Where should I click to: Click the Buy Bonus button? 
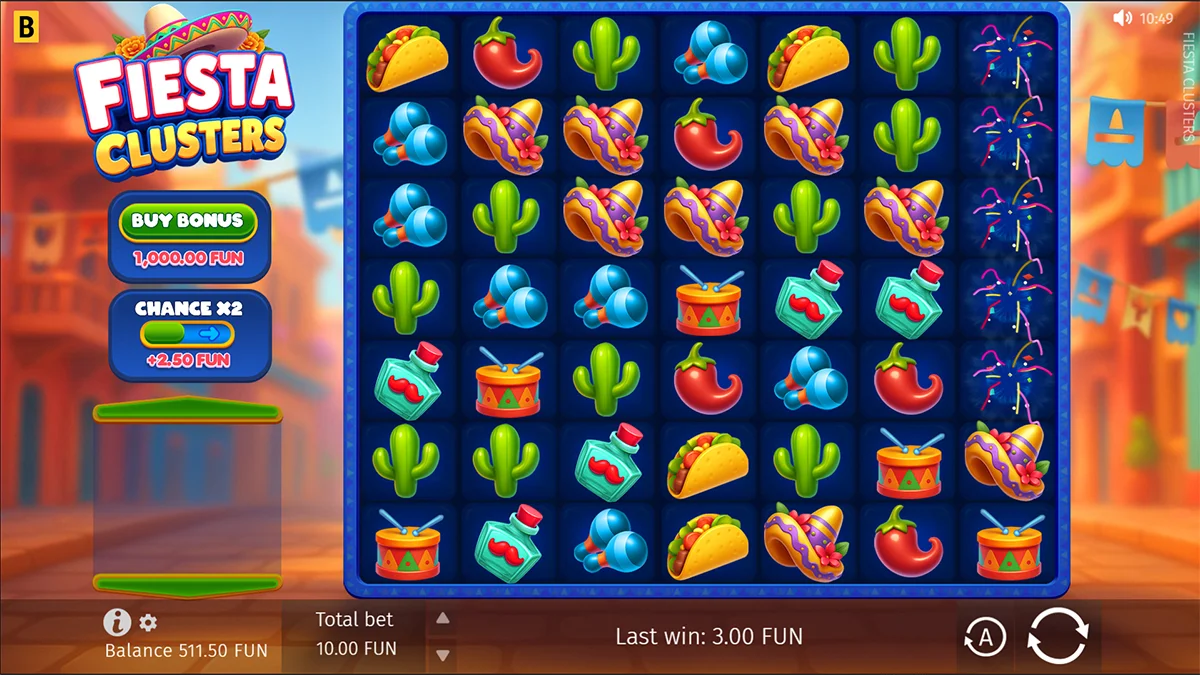pyautogui.click(x=188, y=221)
